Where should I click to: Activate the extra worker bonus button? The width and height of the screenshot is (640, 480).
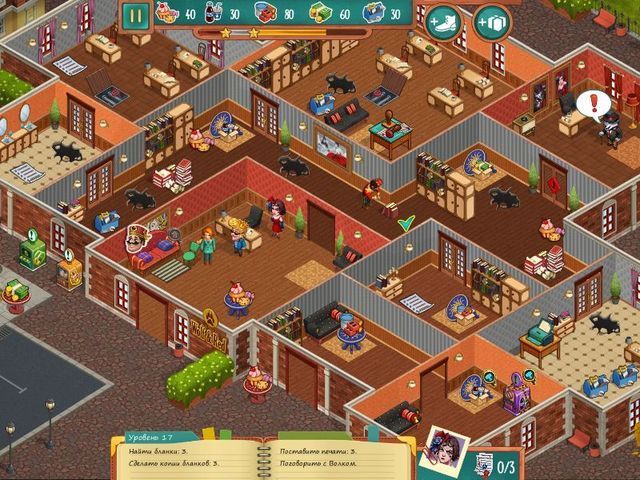(491, 21)
